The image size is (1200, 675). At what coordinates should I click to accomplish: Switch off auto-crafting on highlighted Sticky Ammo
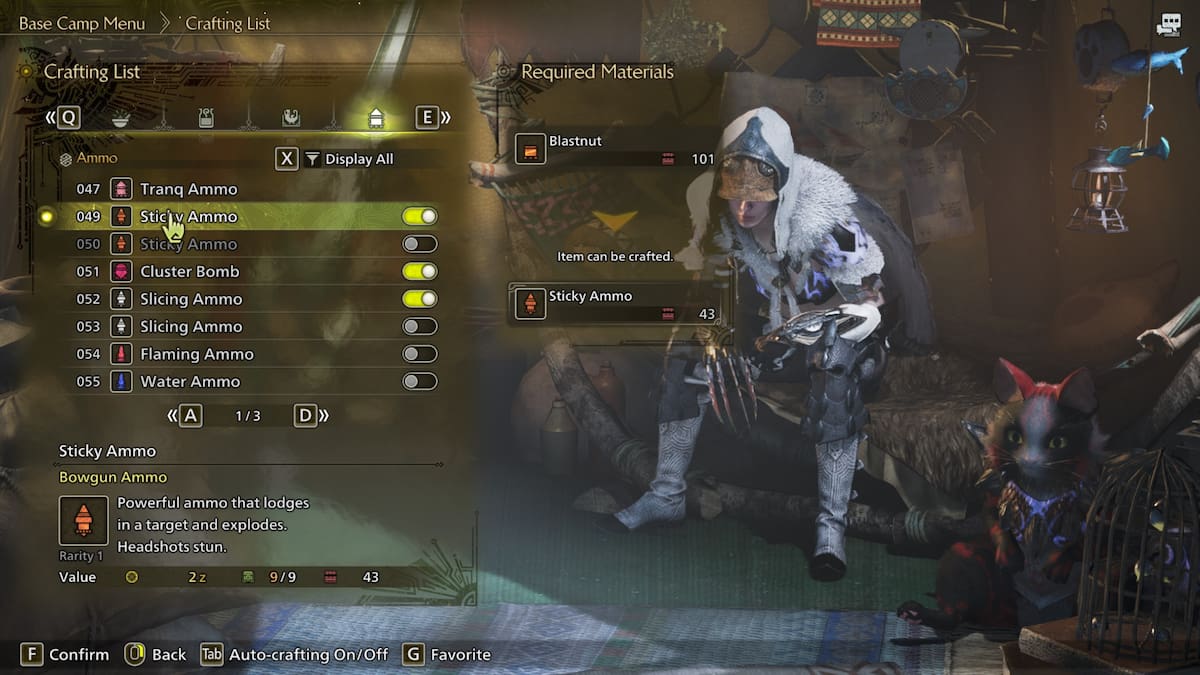pyautogui.click(x=419, y=216)
